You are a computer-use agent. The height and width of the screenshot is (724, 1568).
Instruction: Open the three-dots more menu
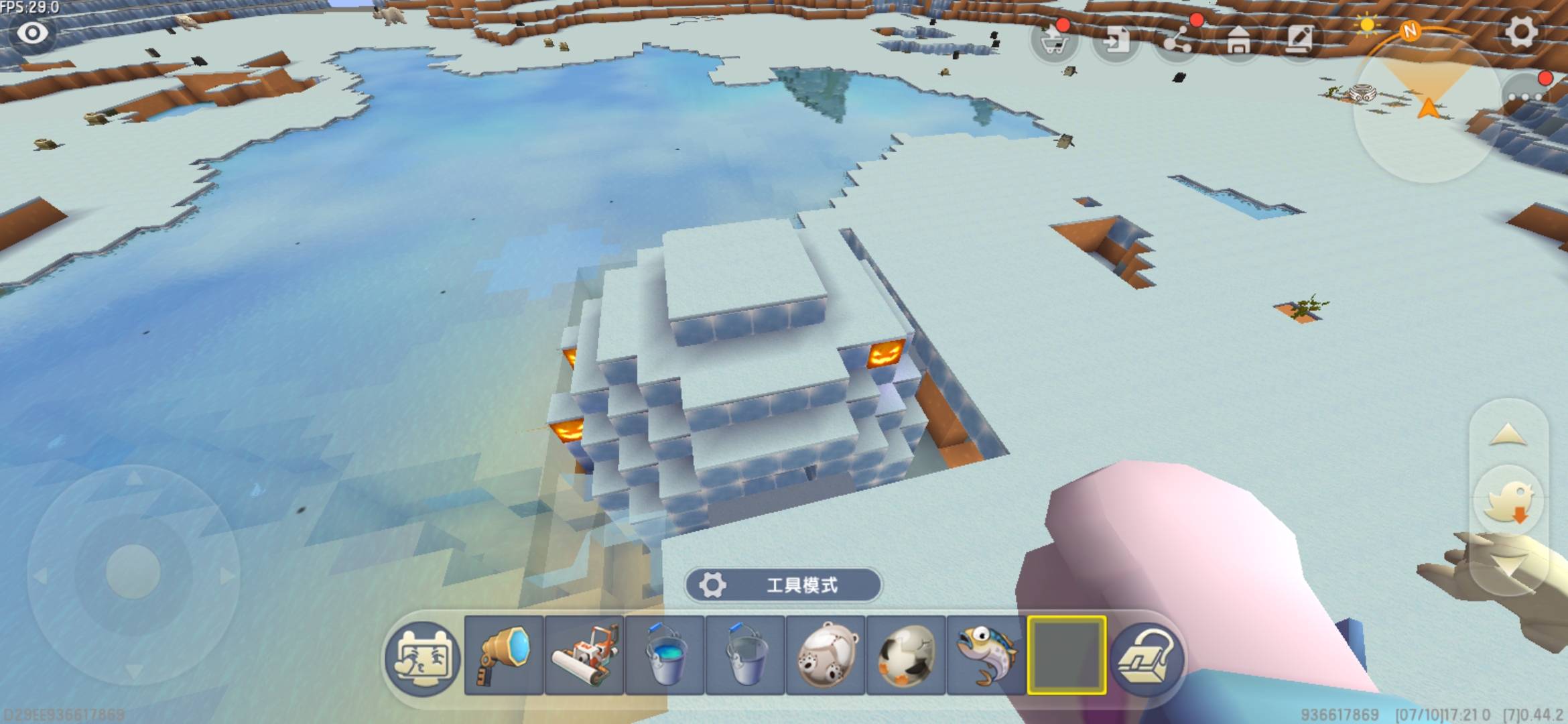pos(1524,96)
